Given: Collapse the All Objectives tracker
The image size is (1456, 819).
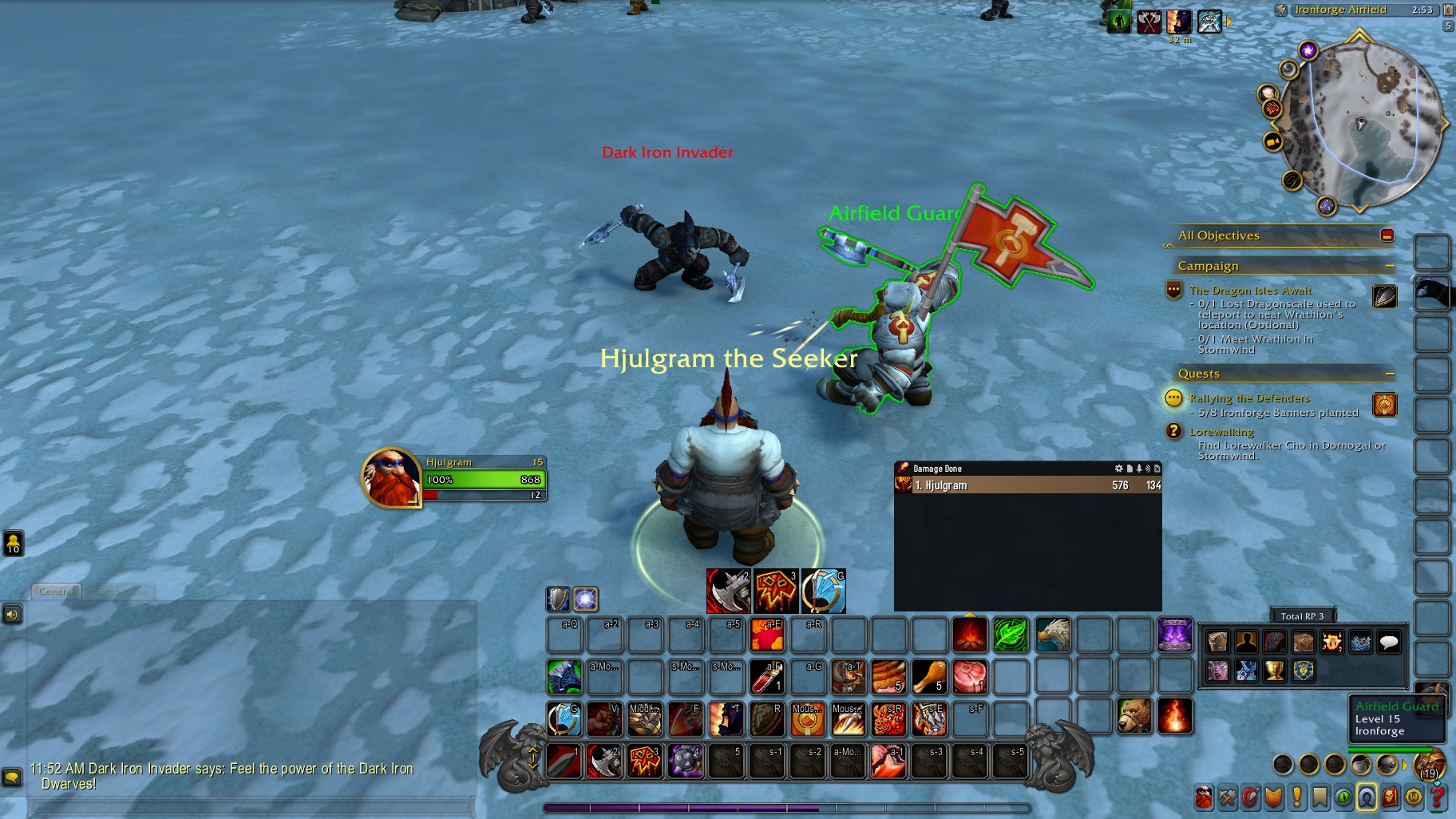Looking at the screenshot, I should (1387, 235).
